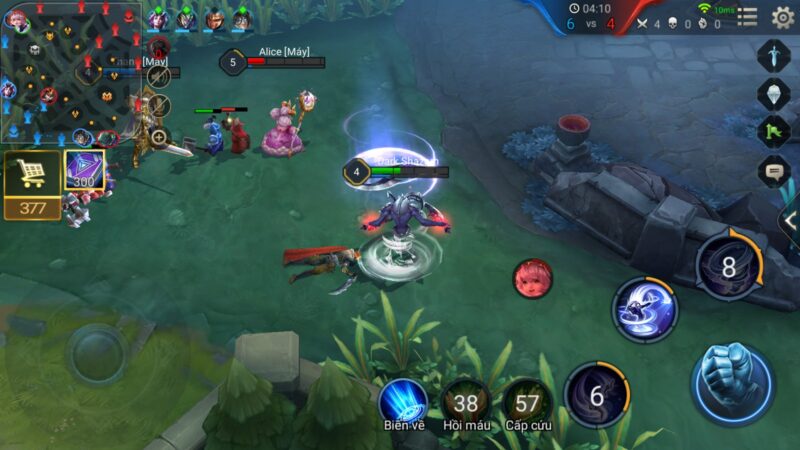Send the attack signal with the sword icon

click(x=774, y=55)
